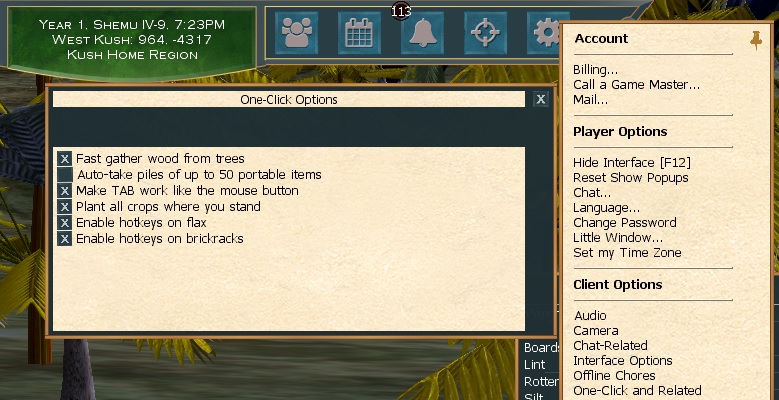
Task: Open the calendar icon in top toolbar
Action: point(359,34)
